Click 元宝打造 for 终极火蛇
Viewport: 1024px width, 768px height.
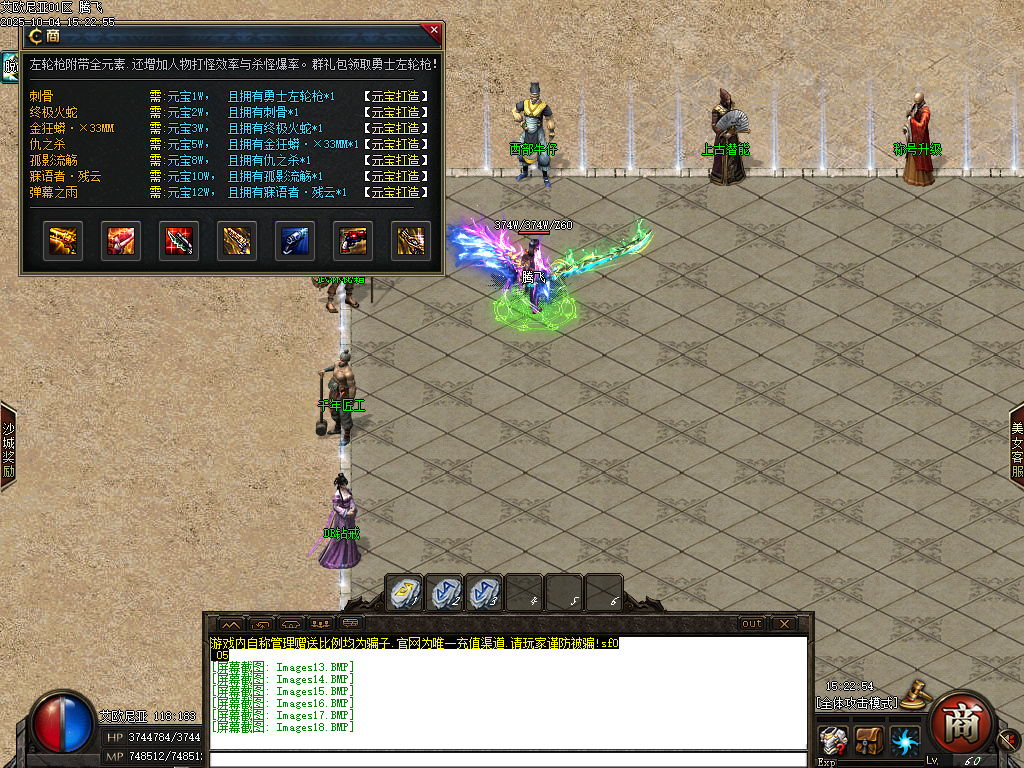pos(396,113)
